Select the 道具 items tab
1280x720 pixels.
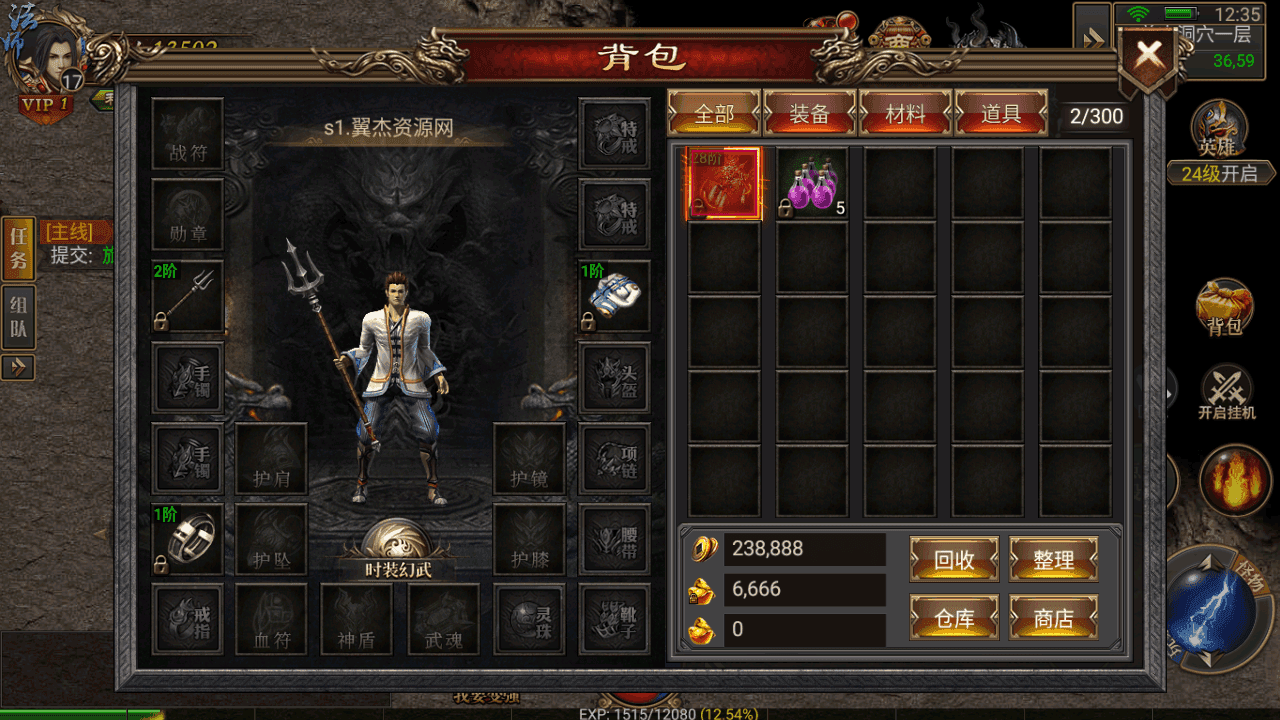click(1001, 114)
